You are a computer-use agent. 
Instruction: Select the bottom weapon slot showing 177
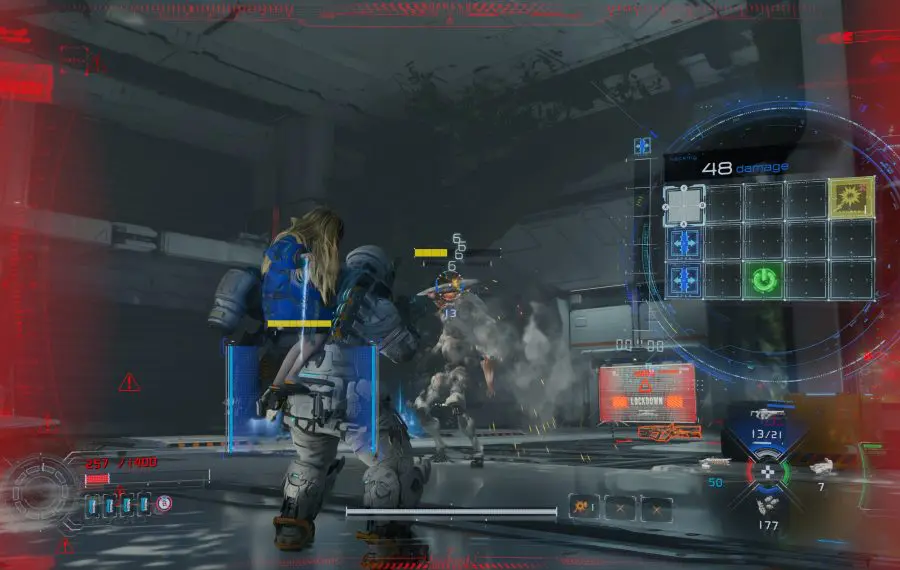(x=768, y=510)
